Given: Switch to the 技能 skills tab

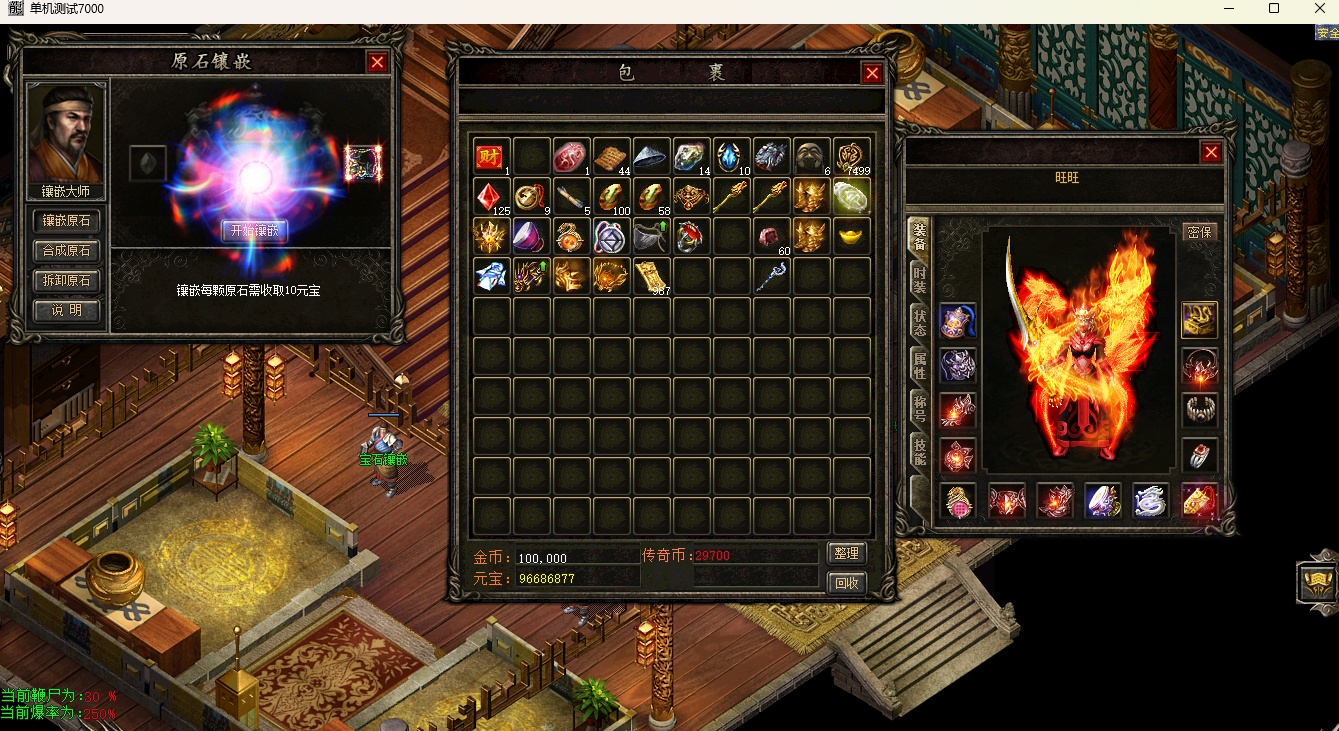Looking at the screenshot, I should coord(918,452).
